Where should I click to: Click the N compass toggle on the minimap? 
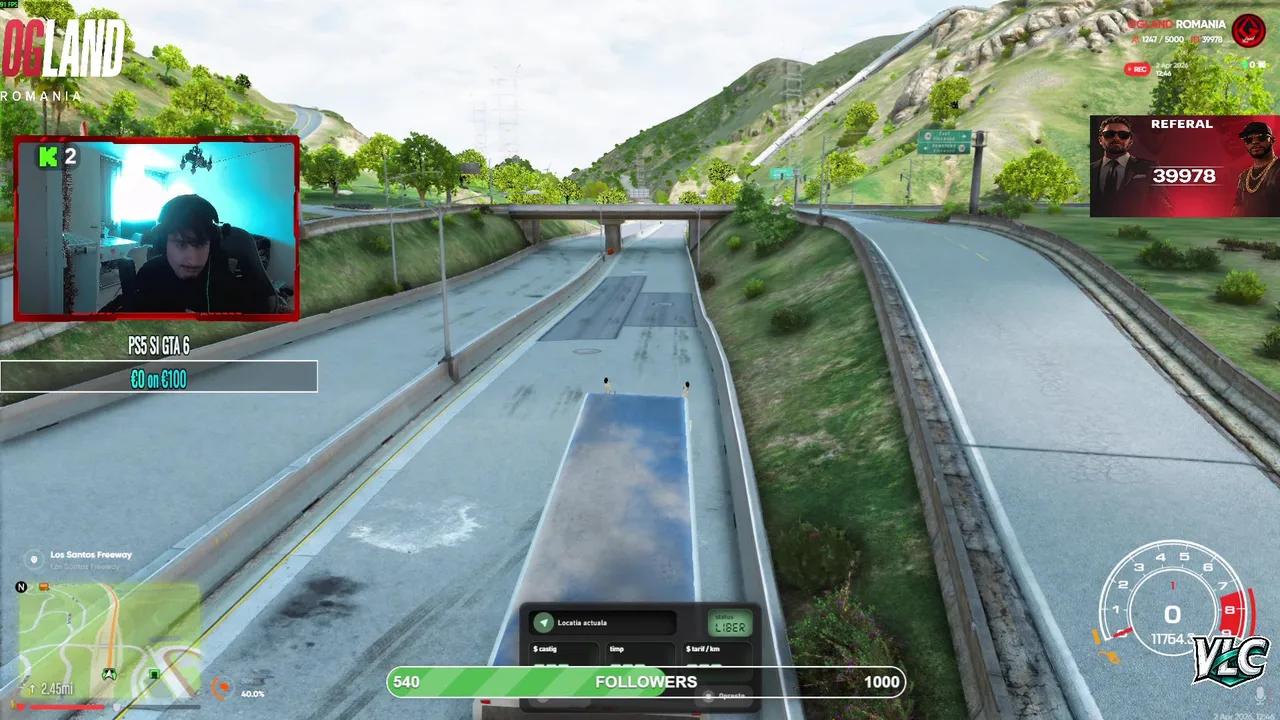(x=21, y=587)
